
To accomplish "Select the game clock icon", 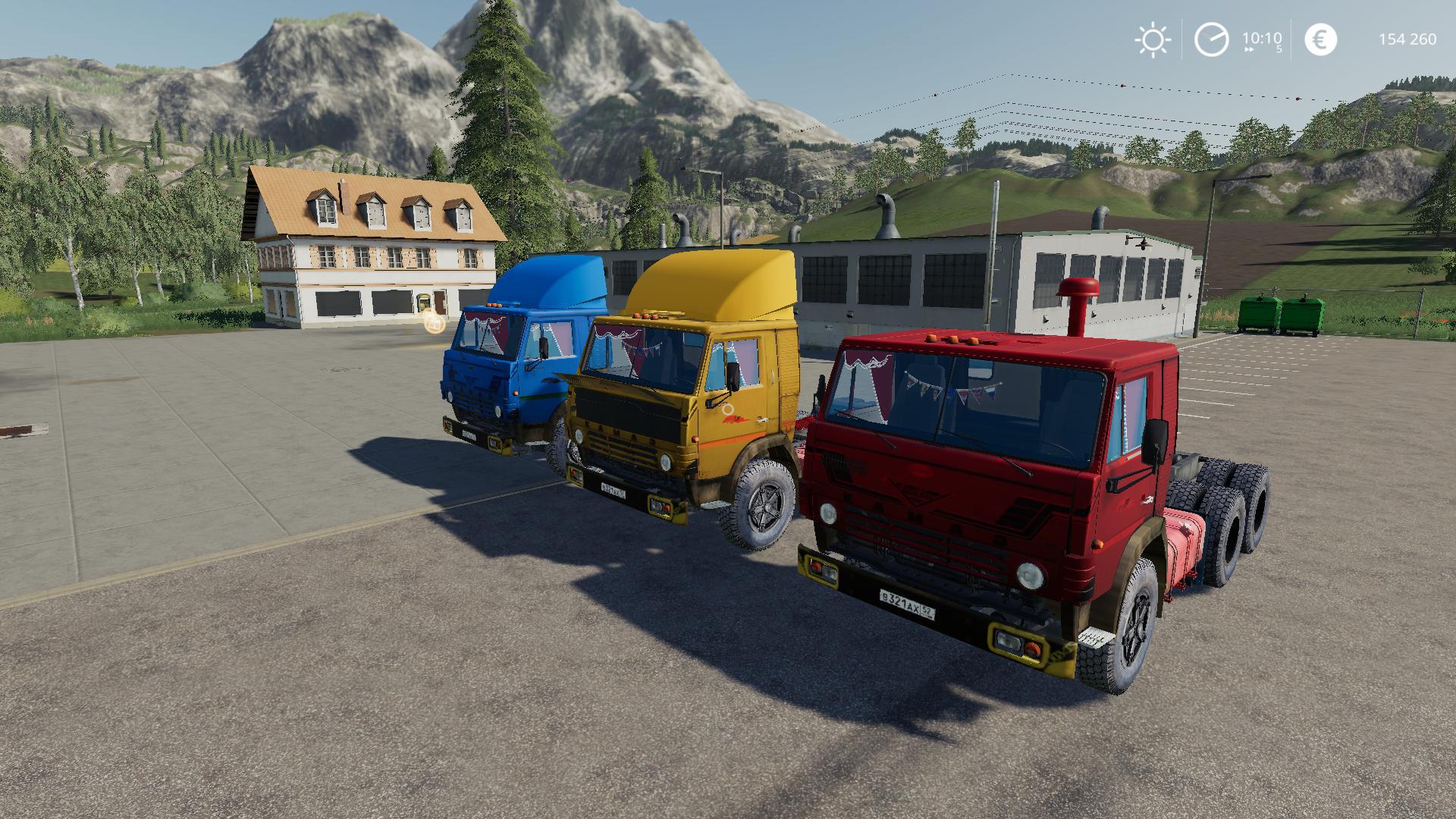I will tap(1211, 39).
